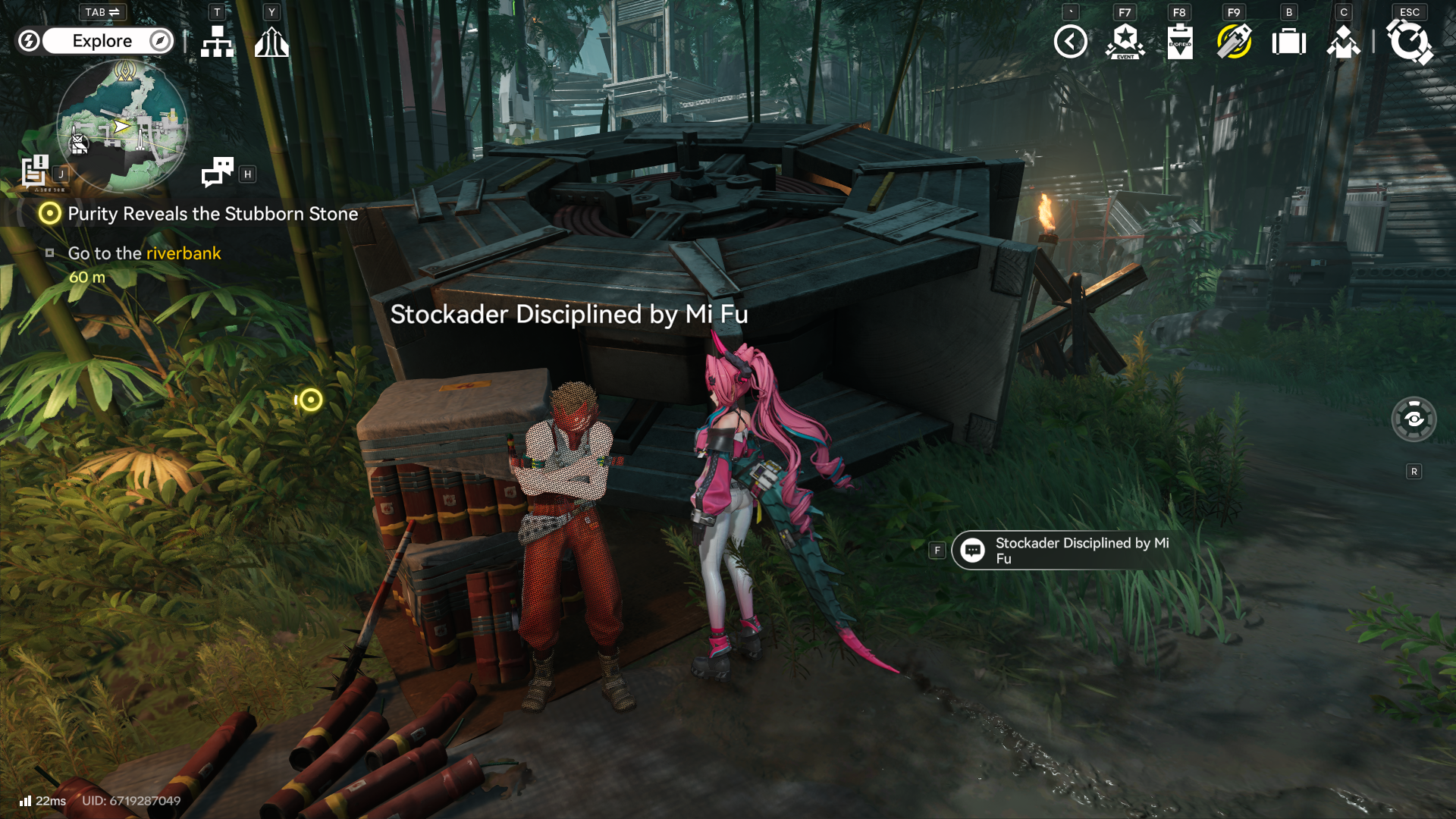1456x819 pixels.
Task: Open the mission log icon
Action: point(35,171)
